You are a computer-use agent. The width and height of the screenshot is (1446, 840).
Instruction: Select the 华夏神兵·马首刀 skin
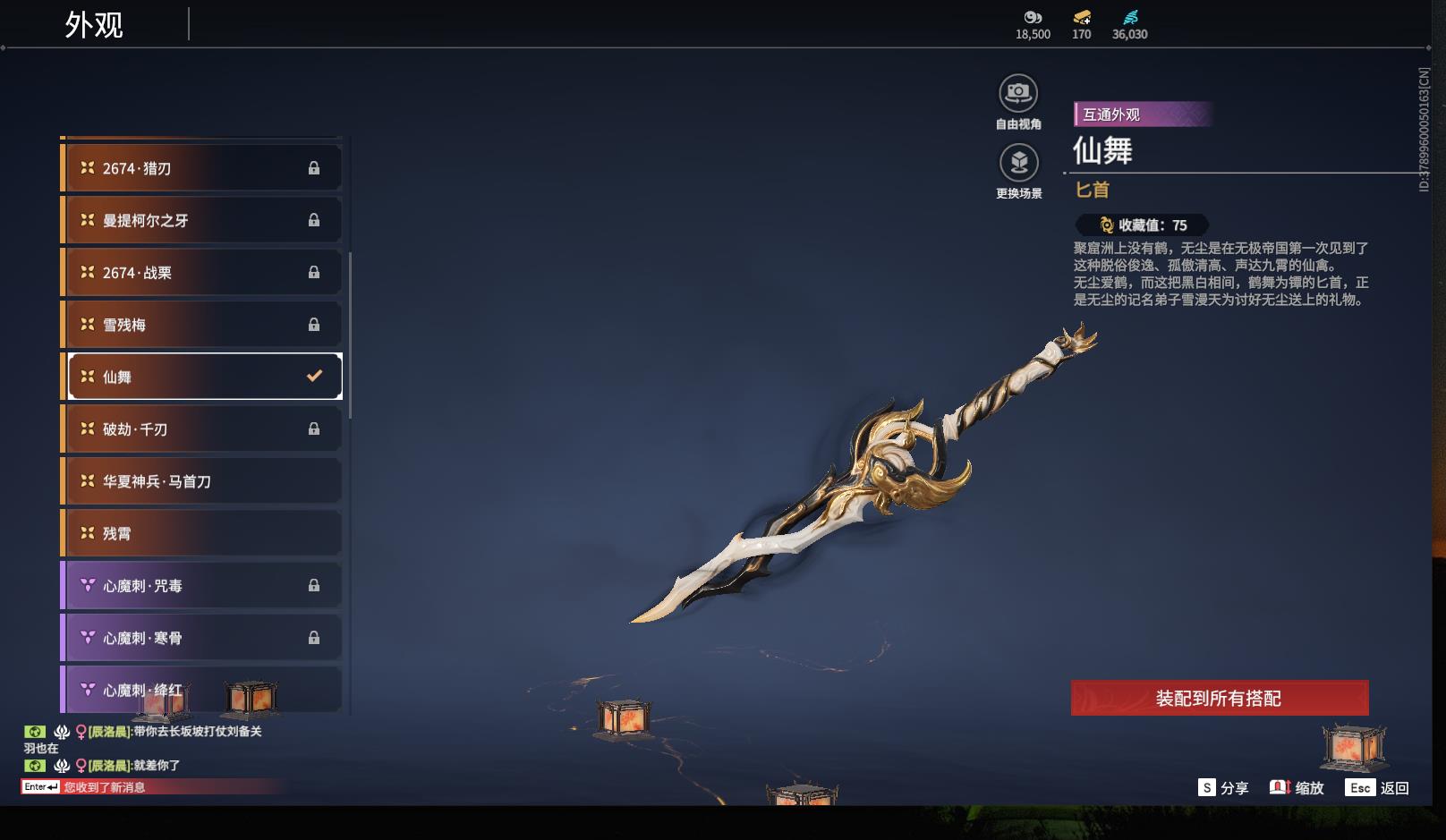[x=203, y=481]
